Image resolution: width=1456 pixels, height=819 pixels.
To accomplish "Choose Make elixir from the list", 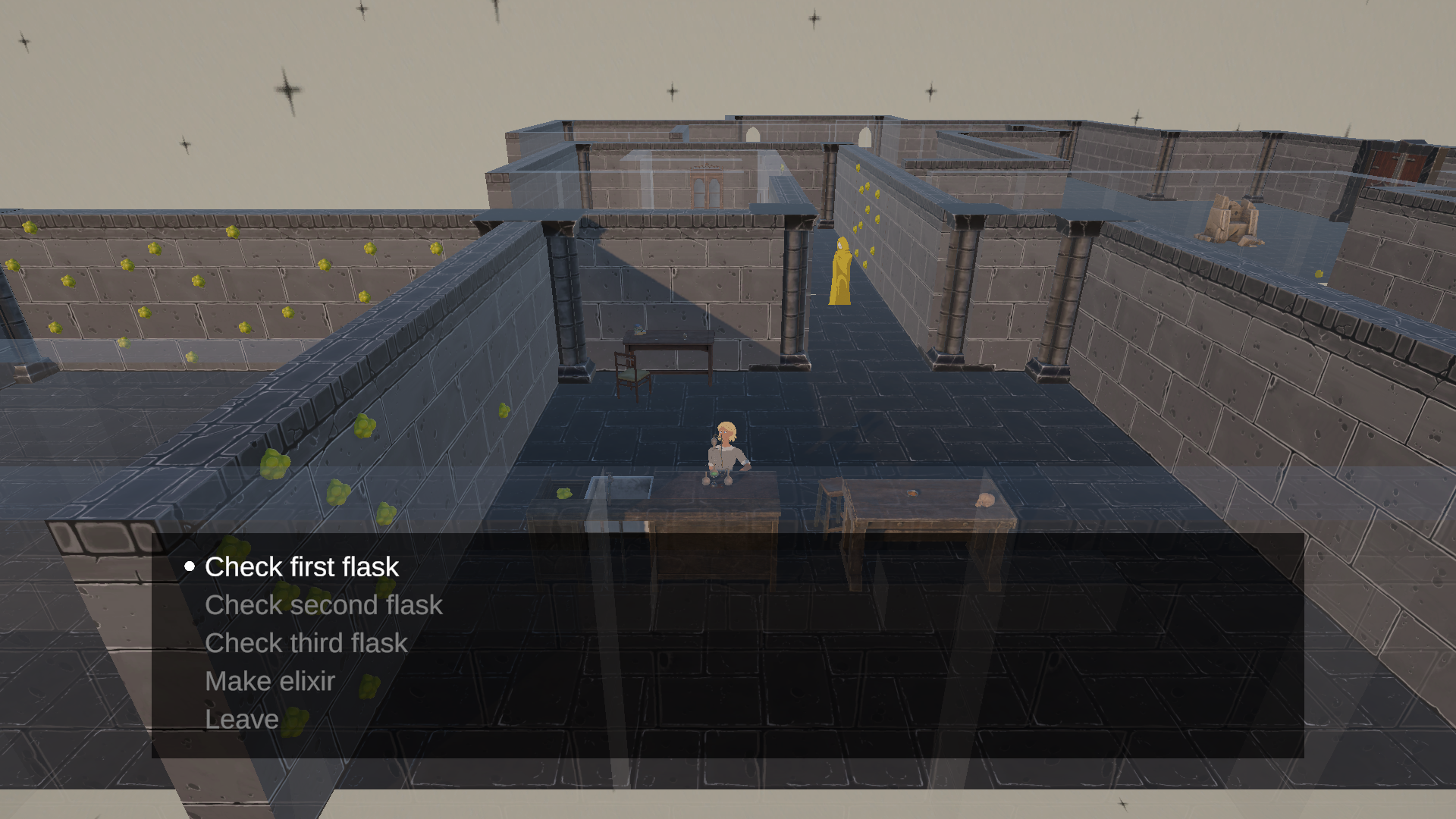I will click(269, 681).
